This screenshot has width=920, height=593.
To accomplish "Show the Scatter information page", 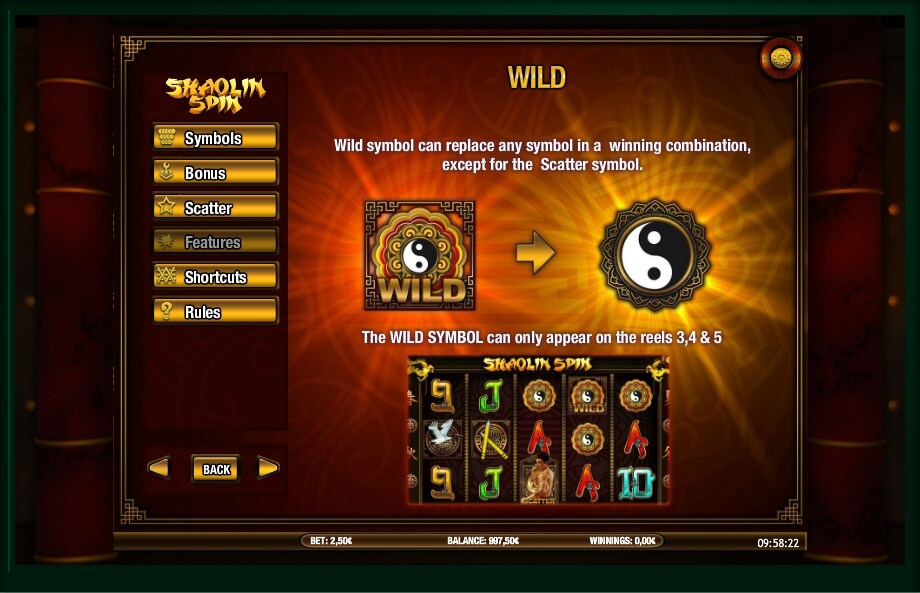I will tap(215, 208).
